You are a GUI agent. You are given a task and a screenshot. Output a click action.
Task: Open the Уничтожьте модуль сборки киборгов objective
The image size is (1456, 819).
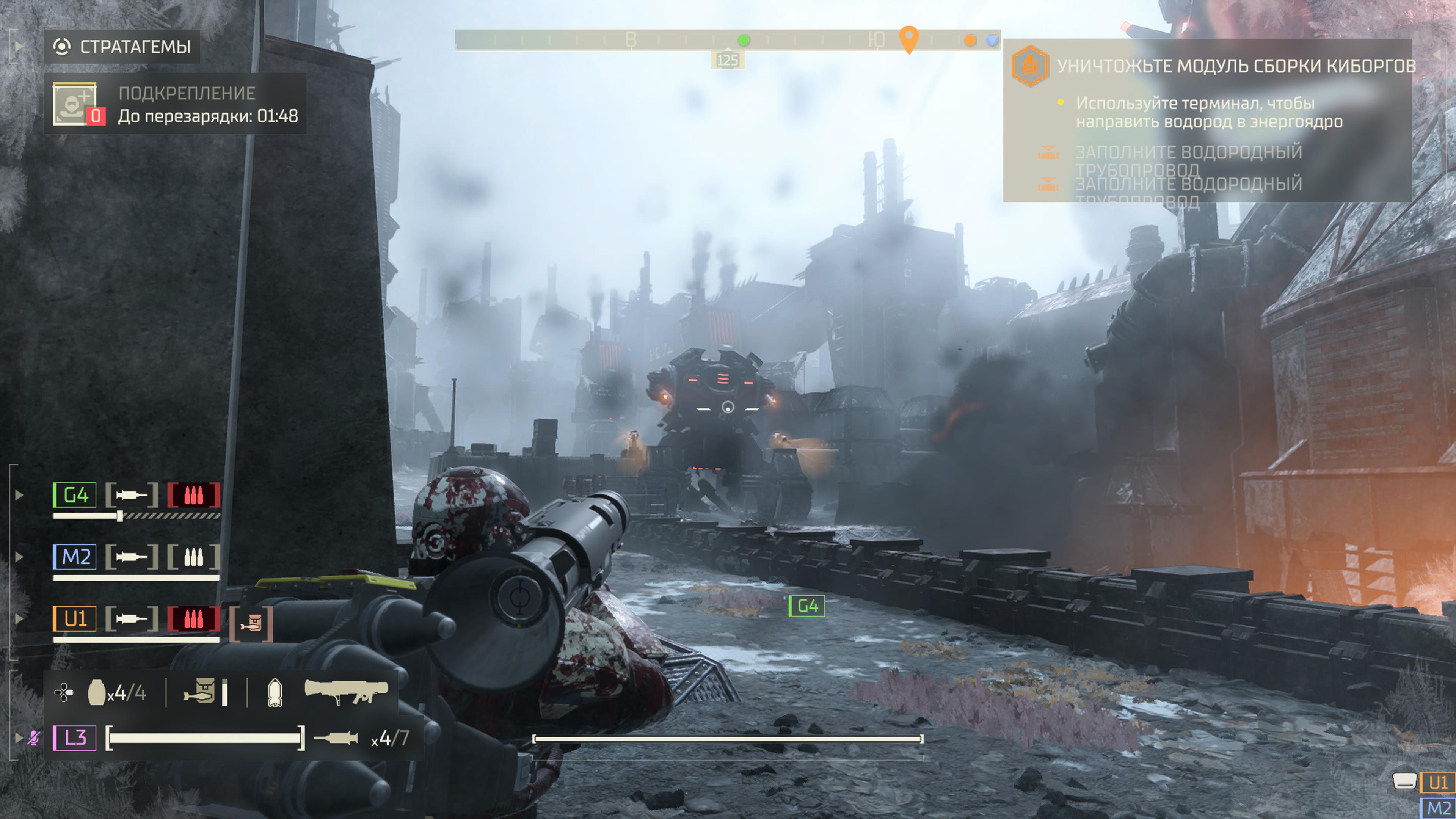pos(1236,66)
